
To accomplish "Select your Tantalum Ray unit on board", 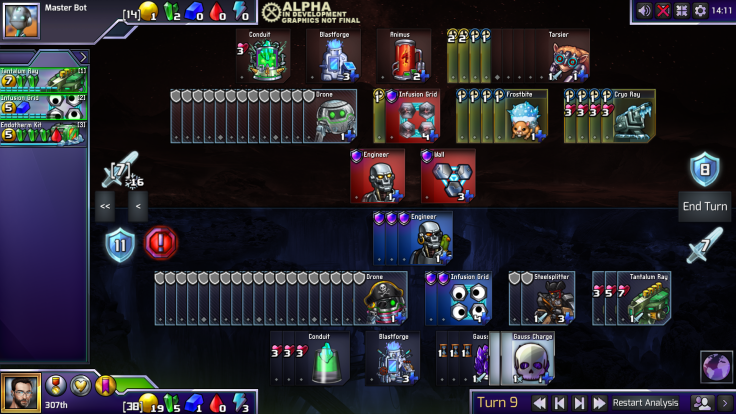I will click(647, 298).
